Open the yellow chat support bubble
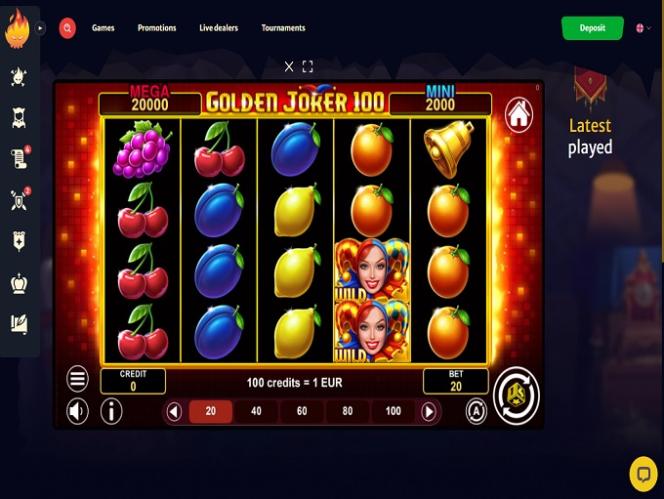The width and height of the screenshot is (664, 499). [643, 472]
